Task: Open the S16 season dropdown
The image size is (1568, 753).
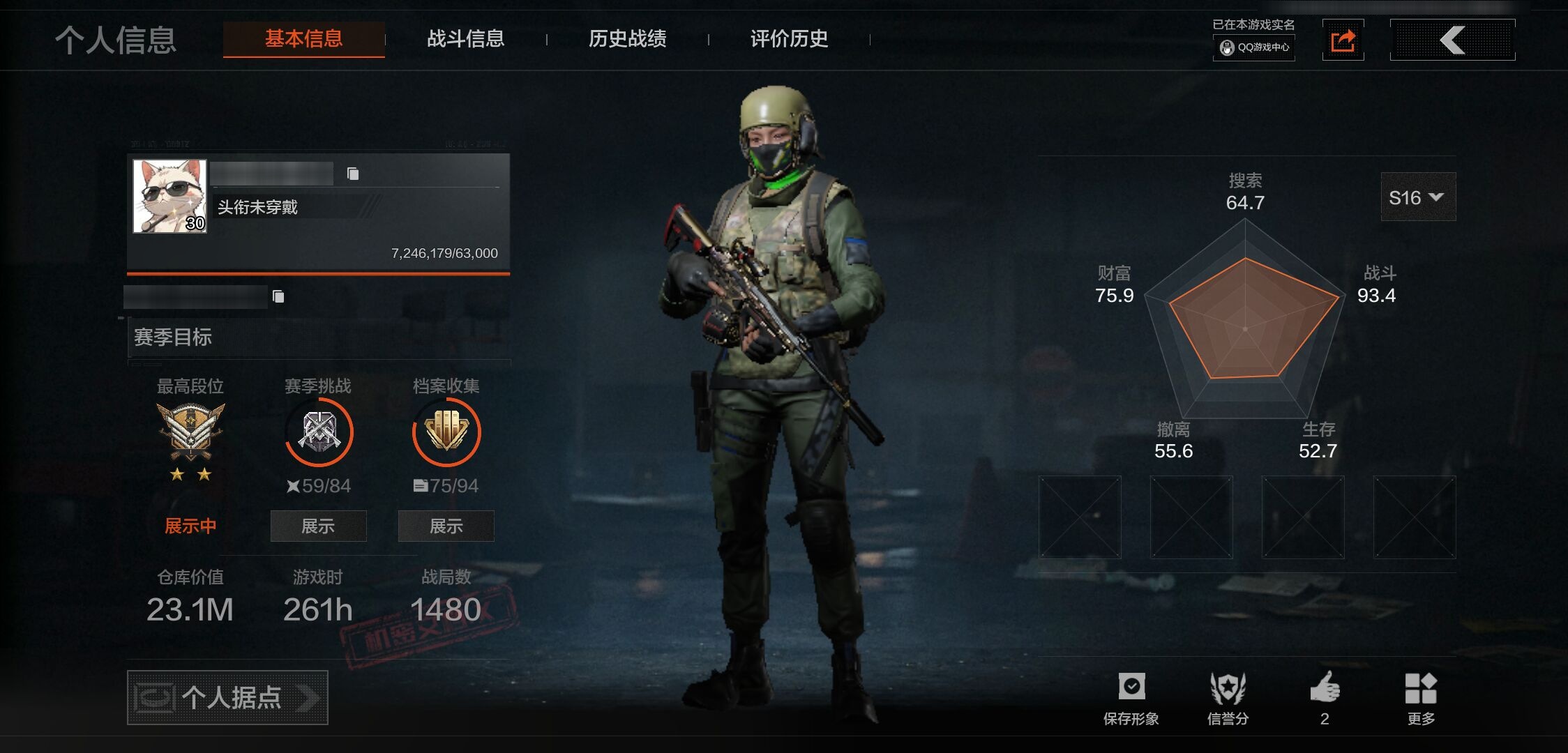Action: (x=1417, y=197)
